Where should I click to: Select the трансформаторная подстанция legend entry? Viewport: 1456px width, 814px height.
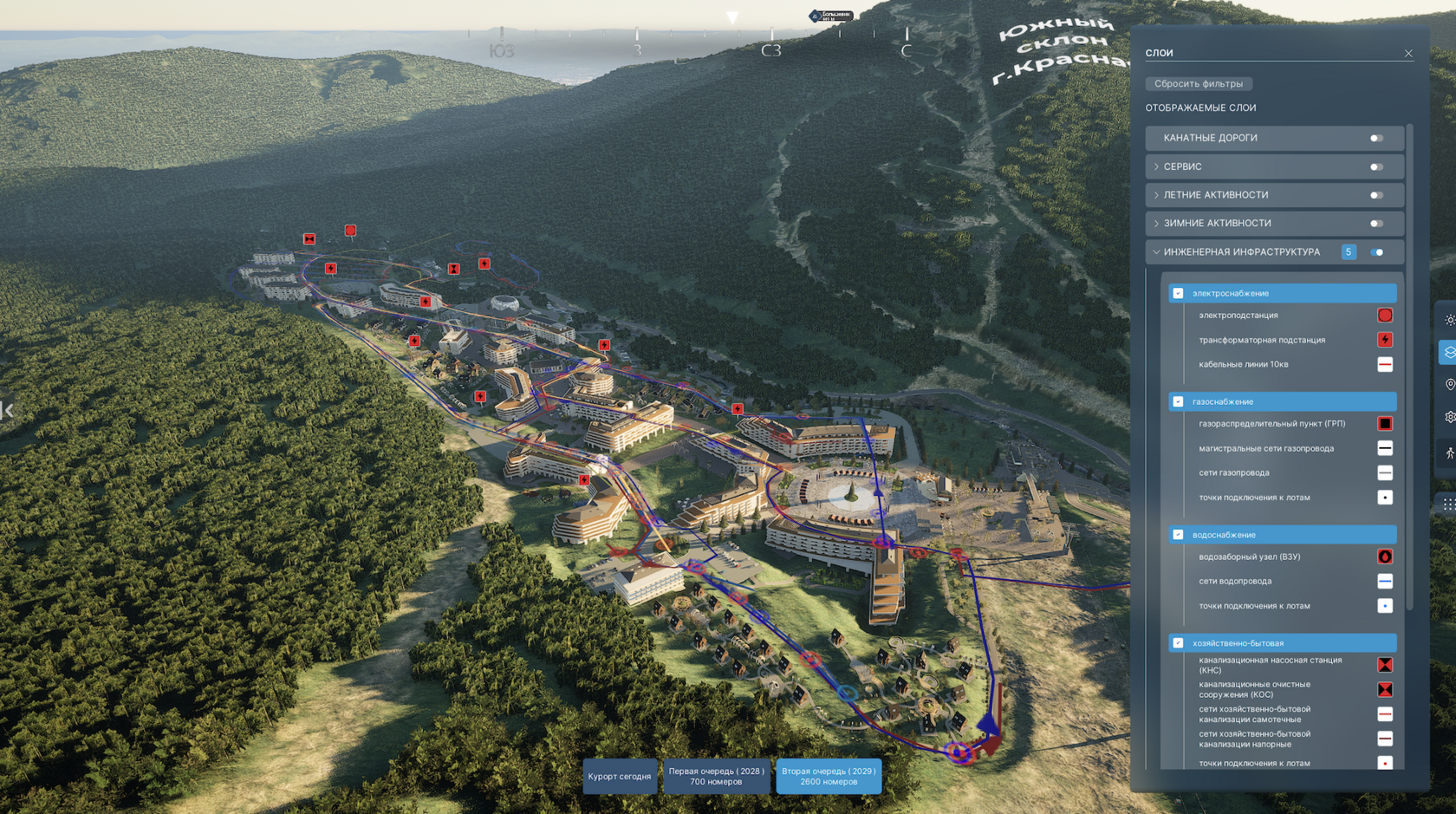coord(1261,340)
